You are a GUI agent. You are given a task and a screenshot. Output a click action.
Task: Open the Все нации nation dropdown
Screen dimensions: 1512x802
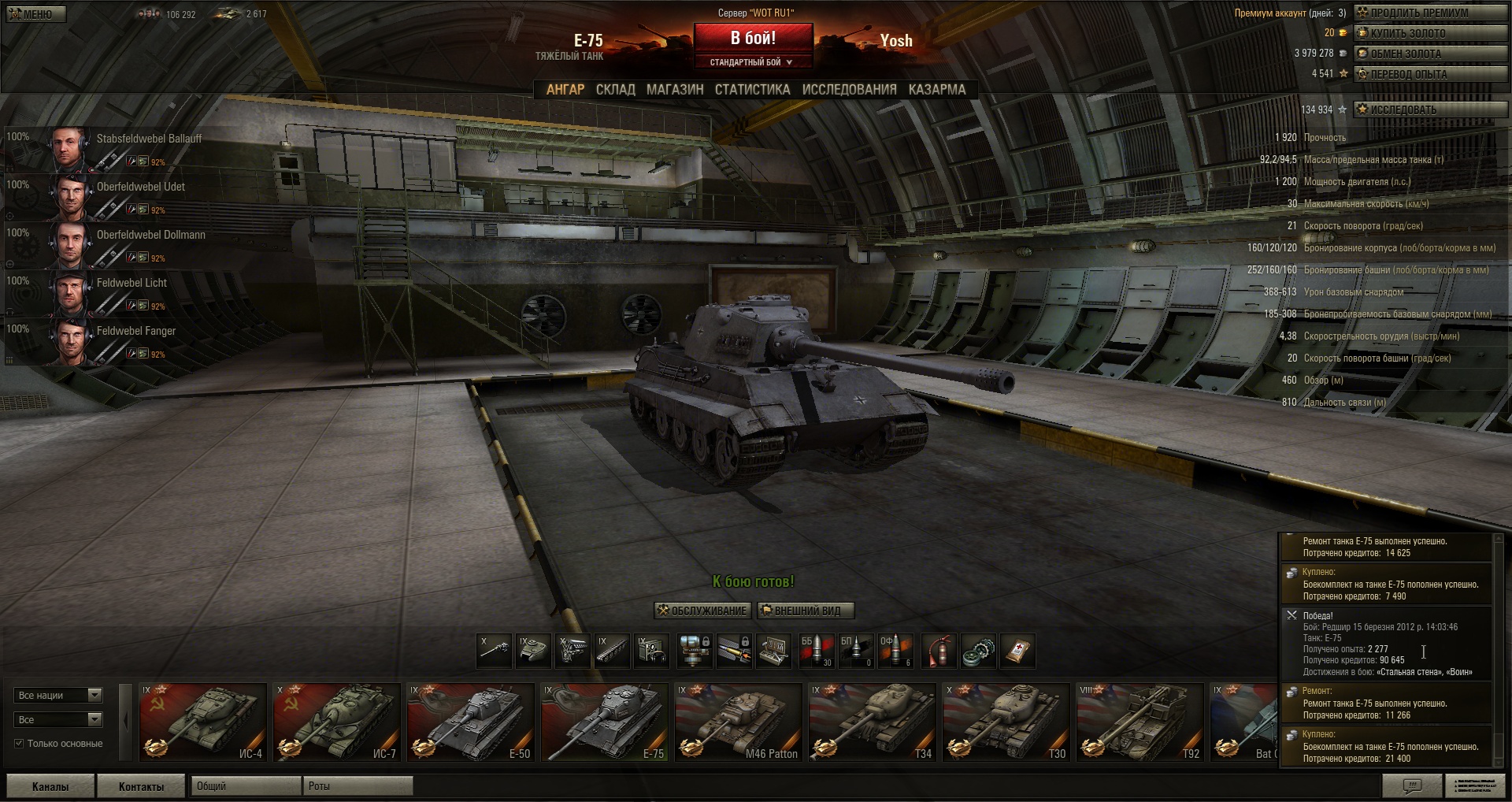(59, 695)
